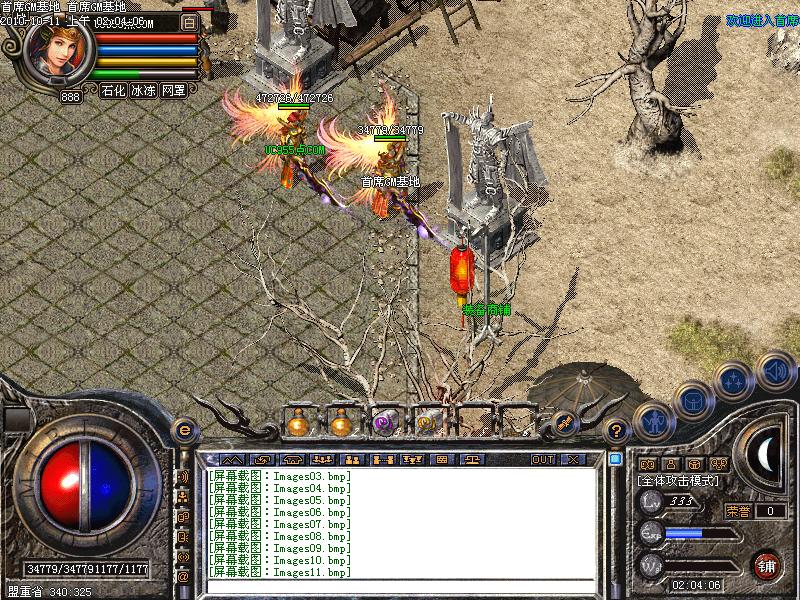Image resolution: width=800 pixels, height=600 pixels.
Task: Open the round 'e' button left of the belt
Action: click(x=183, y=430)
